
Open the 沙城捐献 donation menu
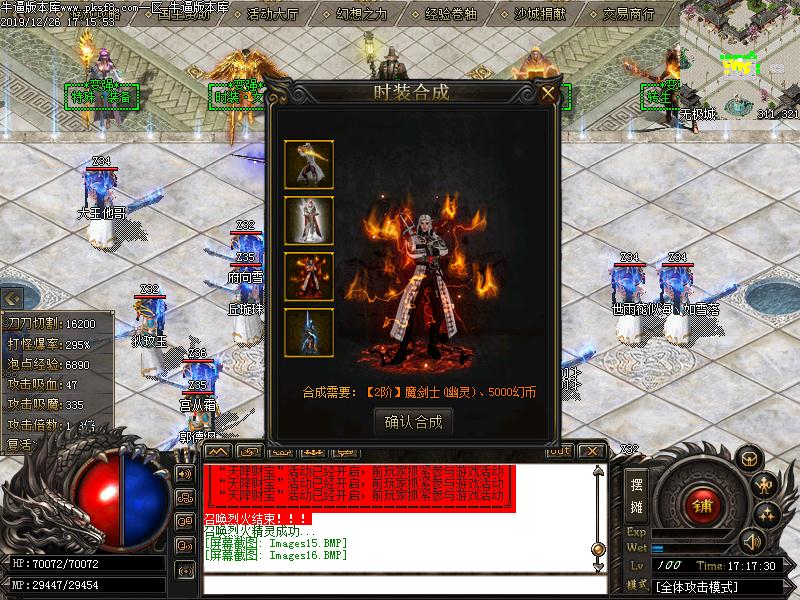(x=541, y=15)
